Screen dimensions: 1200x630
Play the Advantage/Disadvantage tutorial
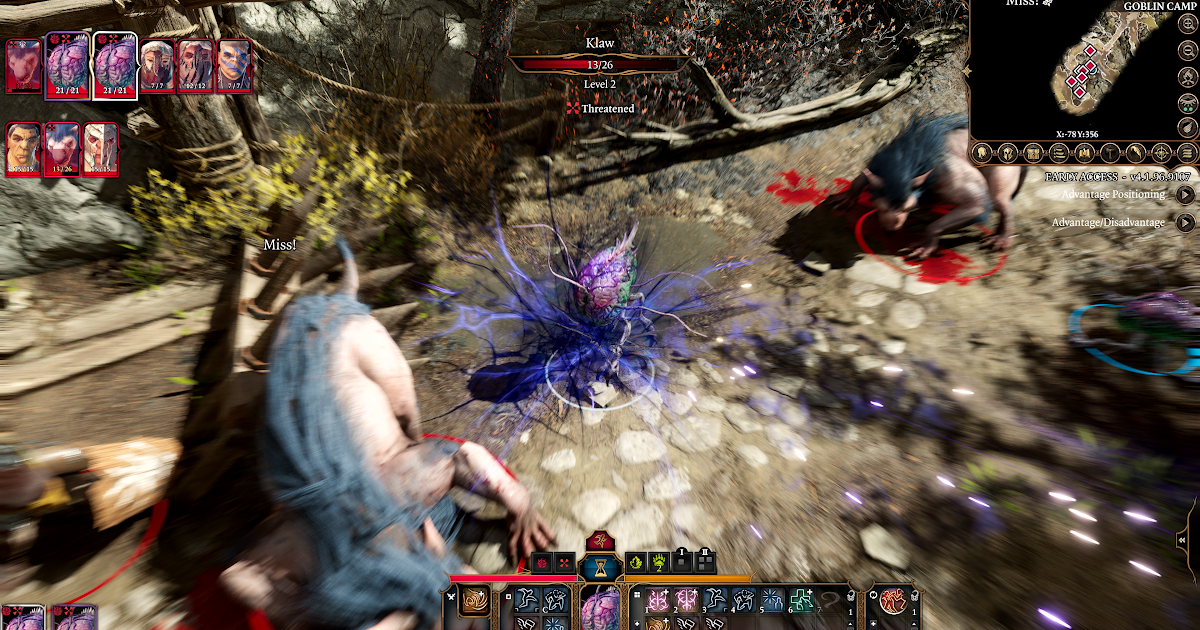point(1185,223)
